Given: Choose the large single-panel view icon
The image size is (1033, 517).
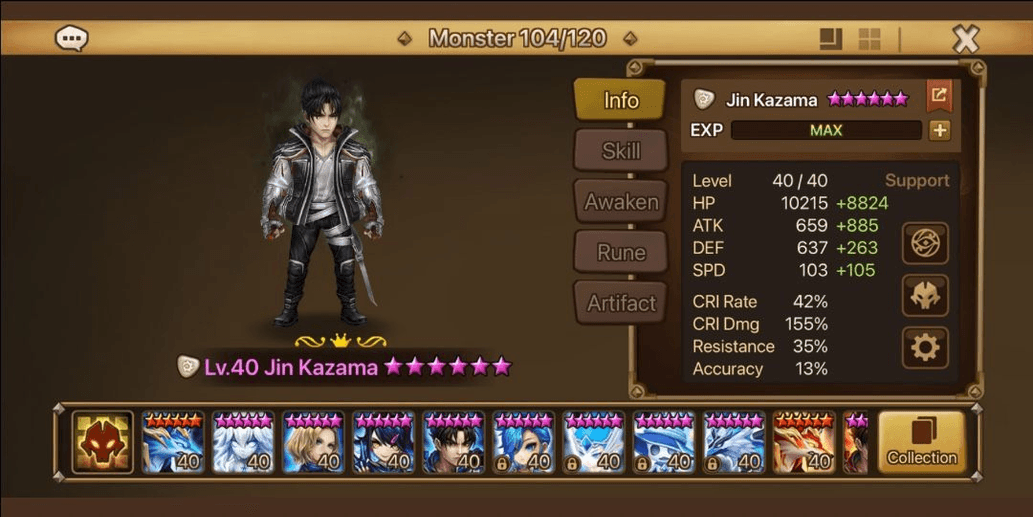Looking at the screenshot, I should [830, 39].
